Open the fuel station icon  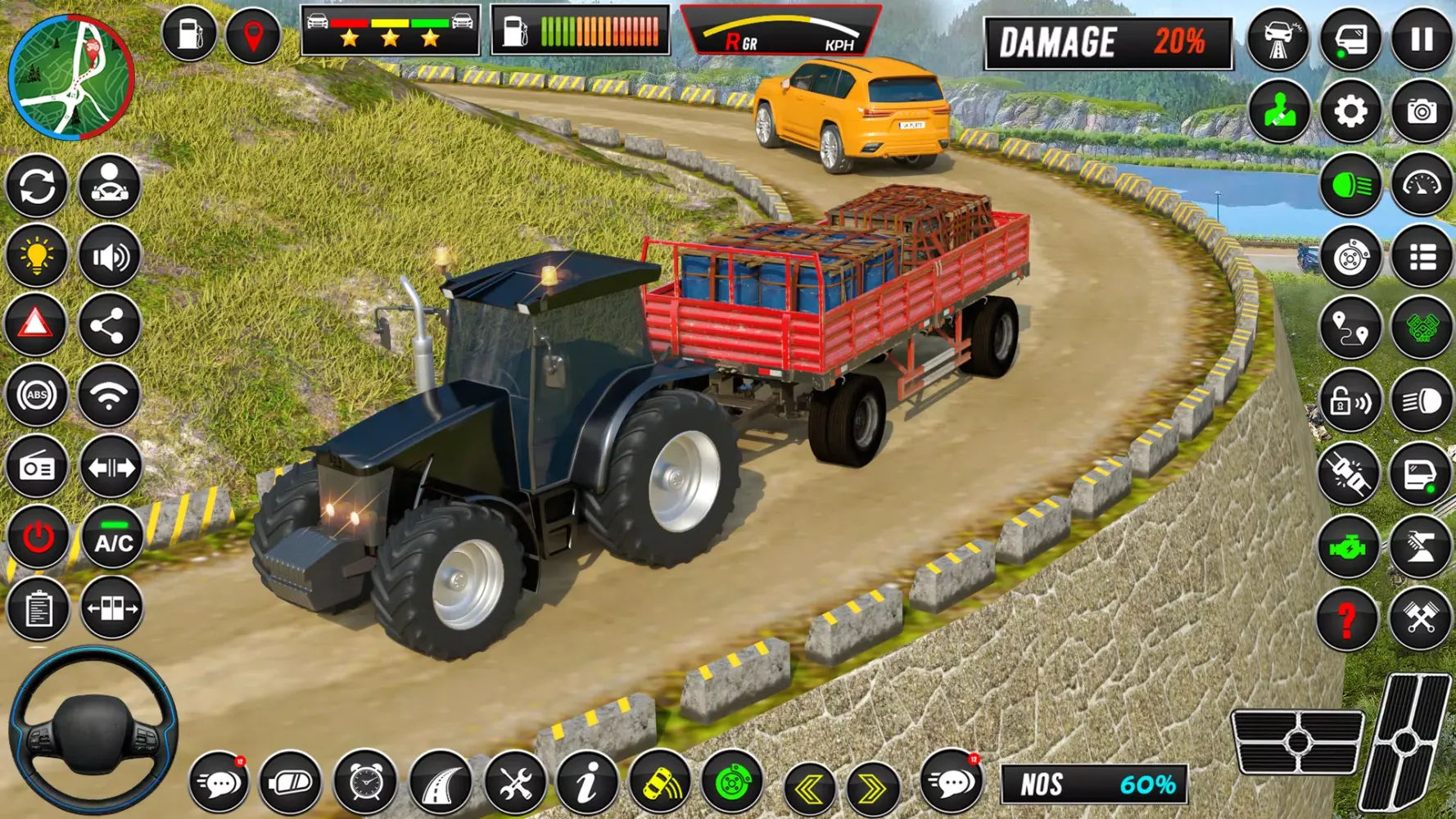coord(188,34)
